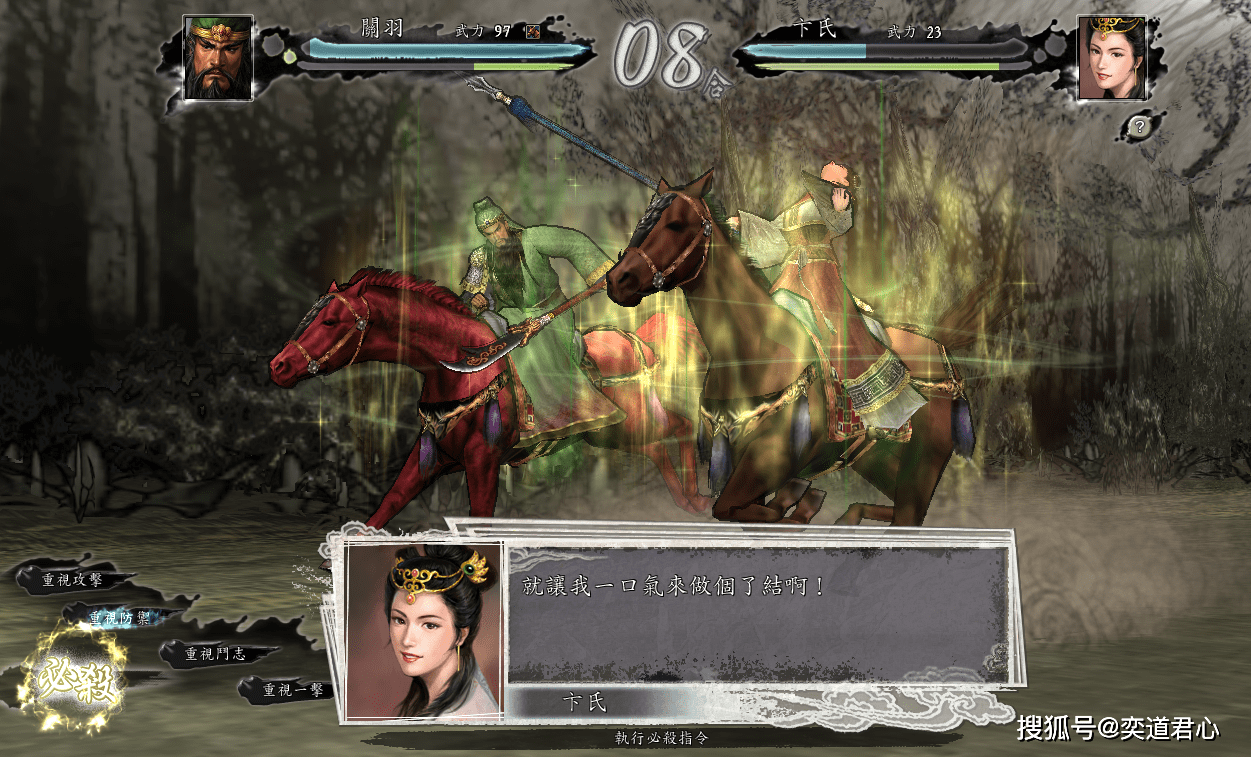Choose the 重視攻擊 attack-focus command
This screenshot has width=1251, height=757.
point(71,579)
